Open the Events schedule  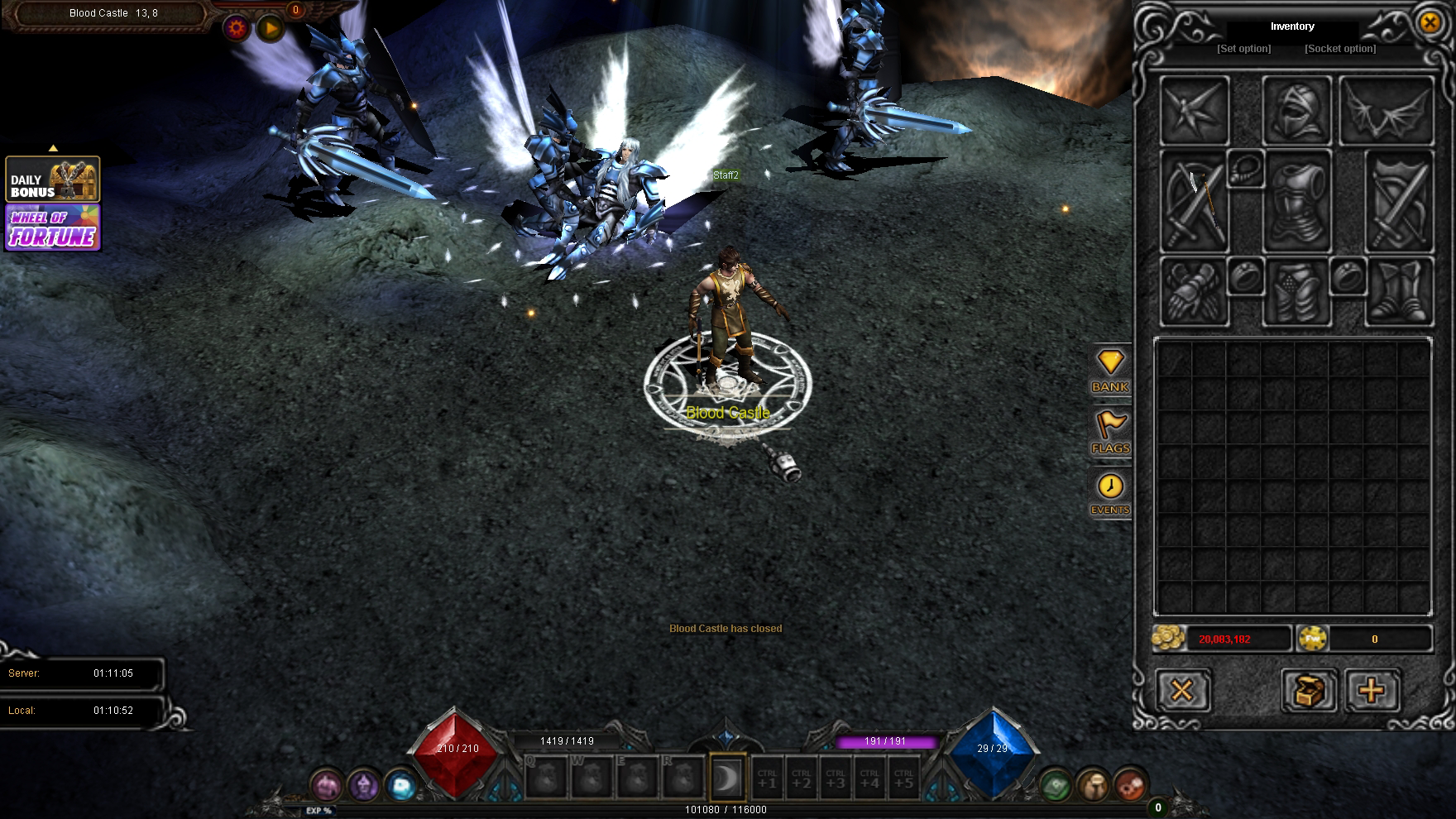(x=1110, y=494)
